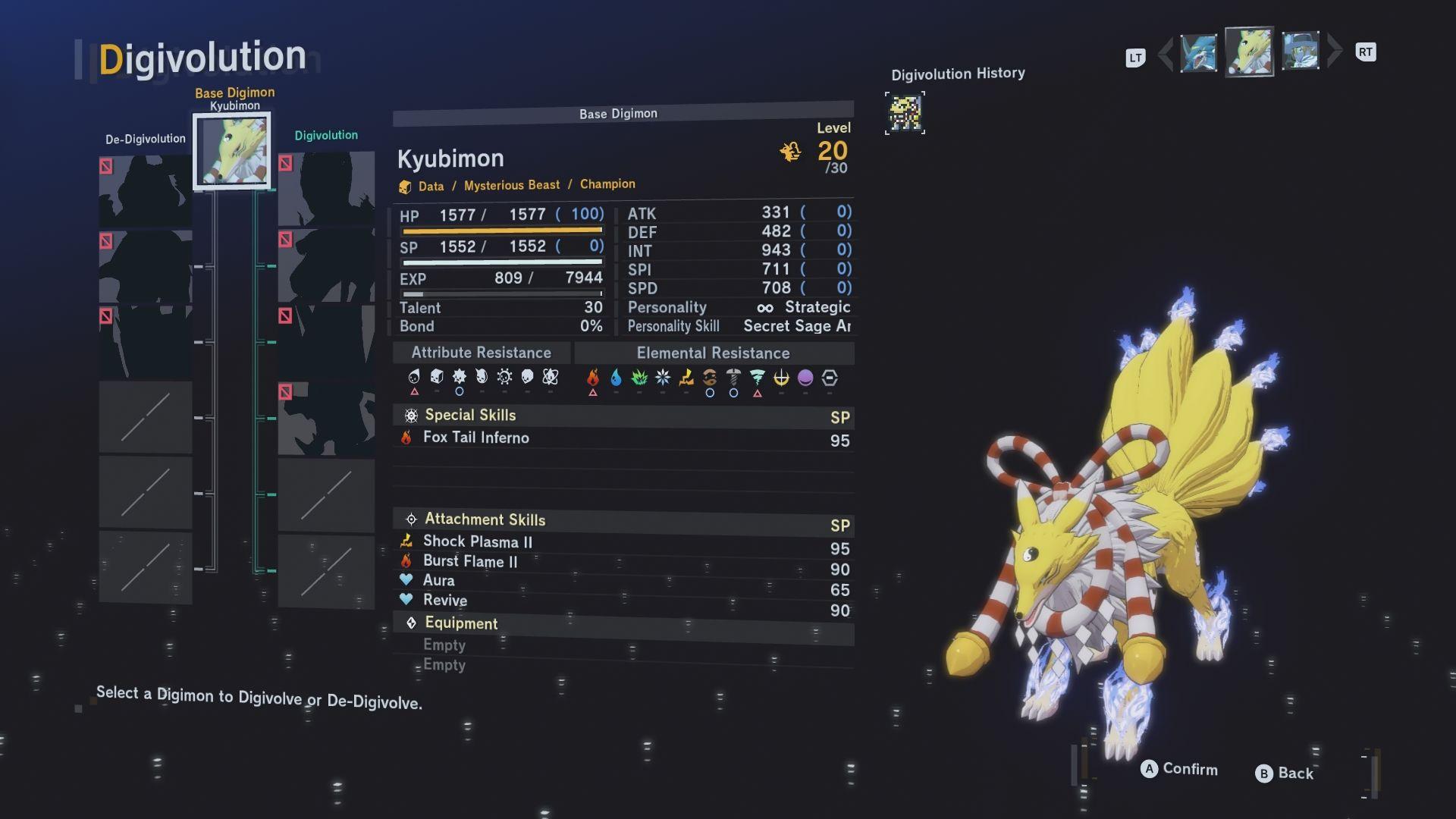This screenshot has height=819, width=1456.
Task: Go Back from the Digivolution screen
Action: coord(1285,773)
